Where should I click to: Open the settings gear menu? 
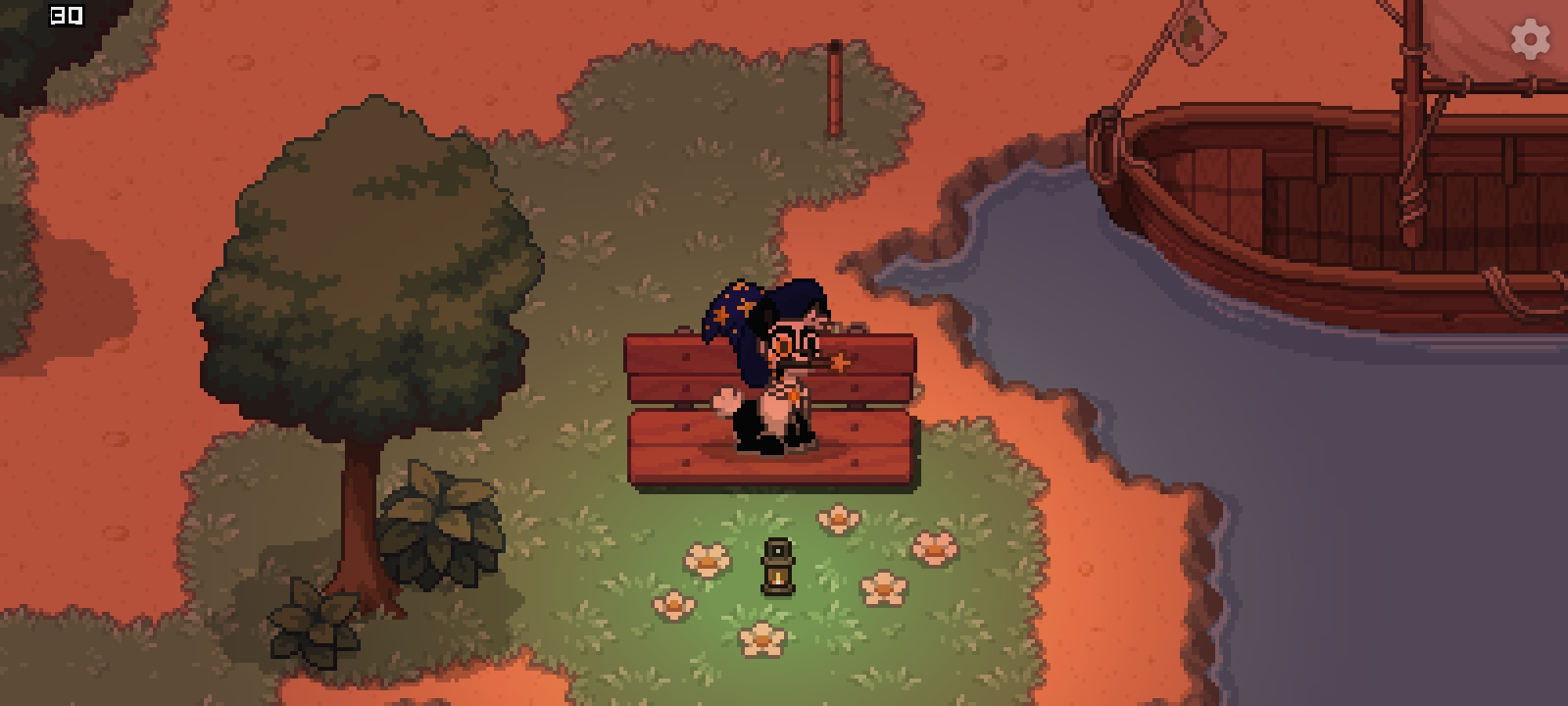pyautogui.click(x=1530, y=39)
